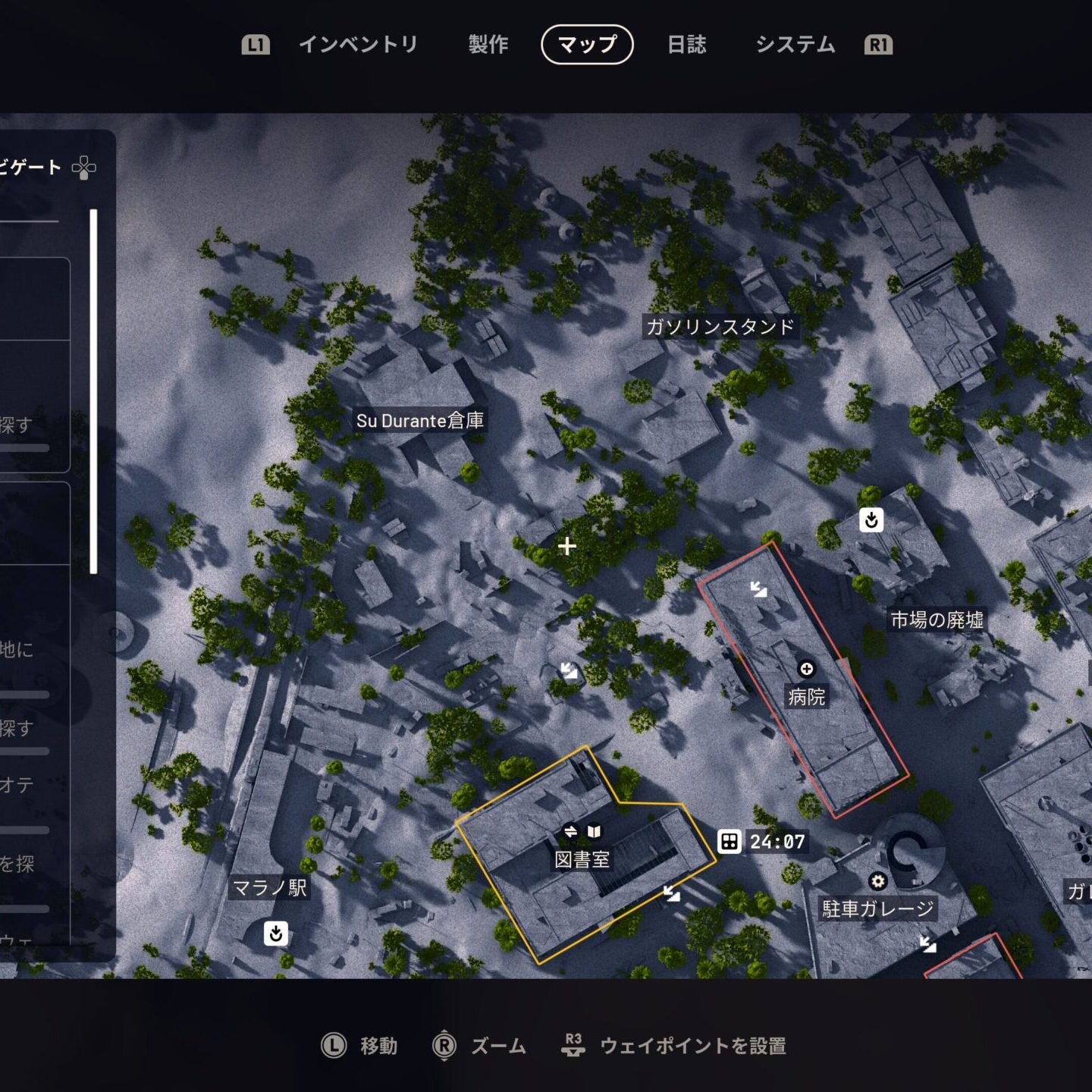Choose the 図書室 library location
1092x1092 pixels.
(x=582, y=859)
